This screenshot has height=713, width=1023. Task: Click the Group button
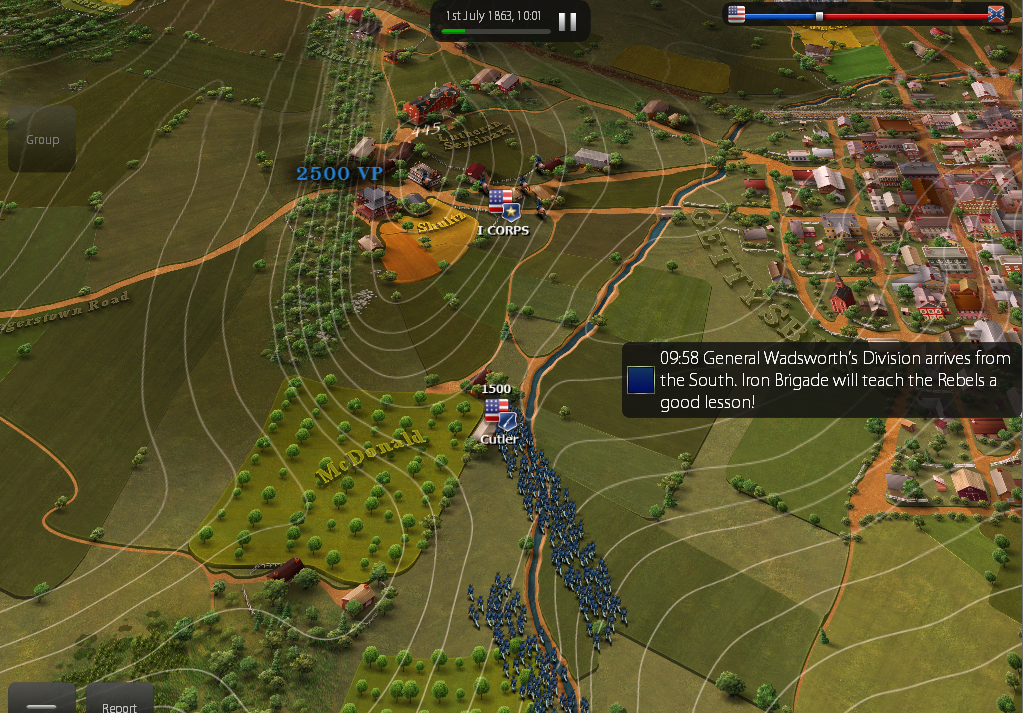click(x=42, y=140)
